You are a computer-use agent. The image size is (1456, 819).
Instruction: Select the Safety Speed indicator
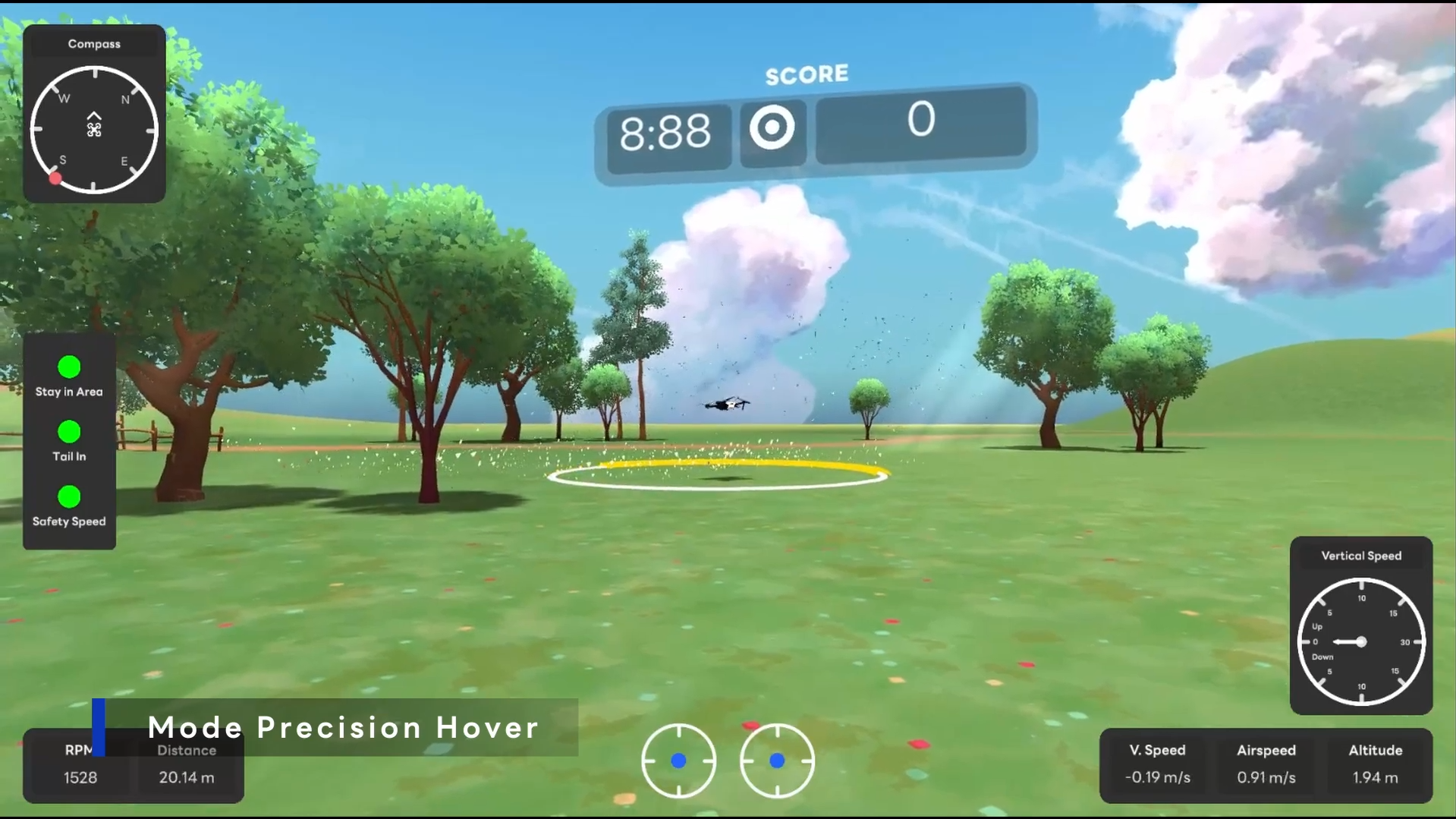pyautogui.click(x=69, y=497)
